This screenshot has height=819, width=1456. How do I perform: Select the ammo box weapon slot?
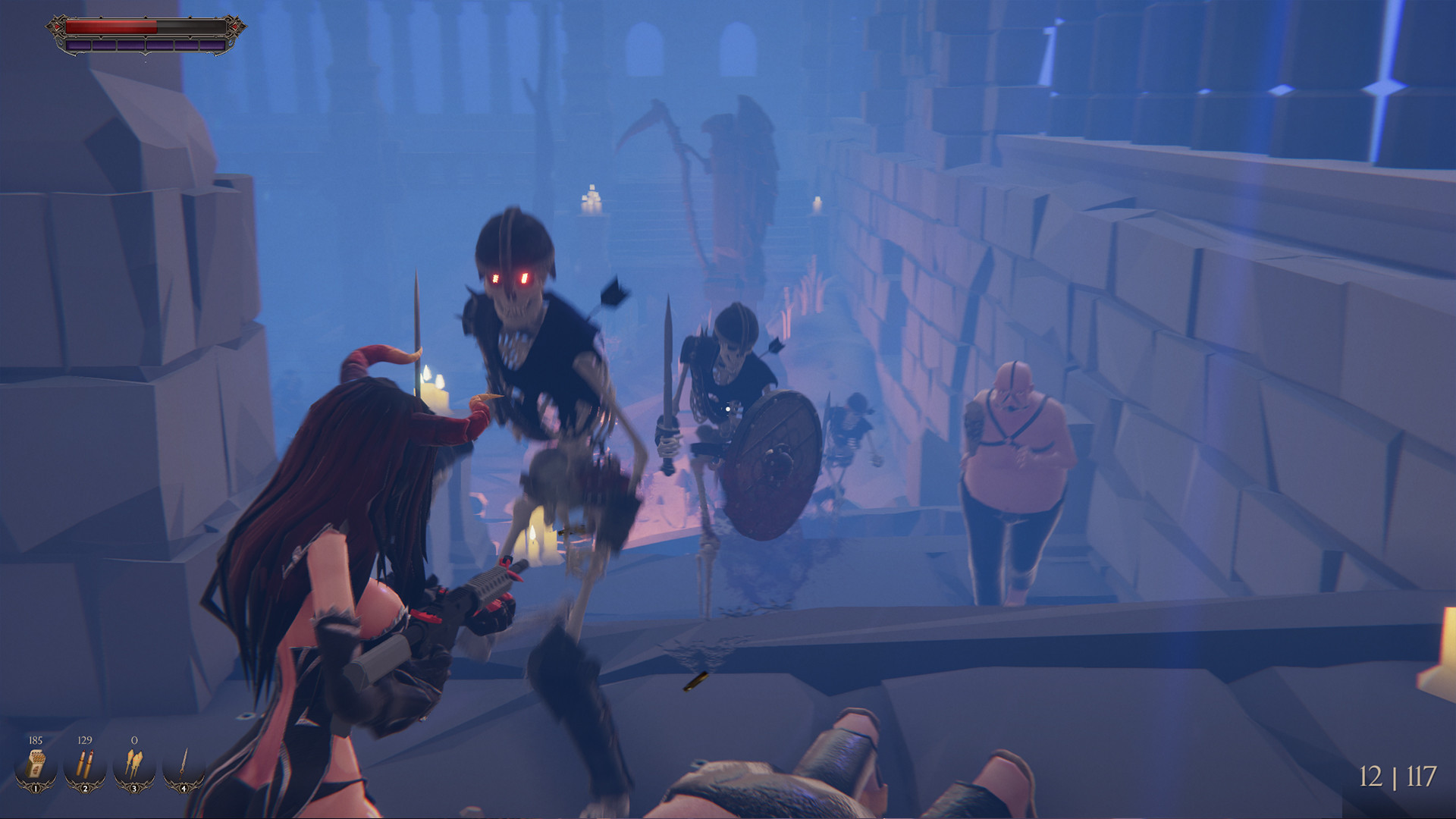click(36, 766)
